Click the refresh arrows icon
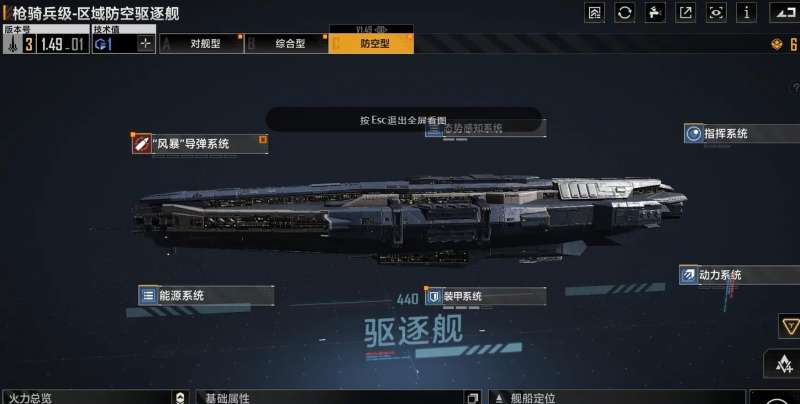Image resolution: width=800 pixels, height=404 pixels. point(625,12)
